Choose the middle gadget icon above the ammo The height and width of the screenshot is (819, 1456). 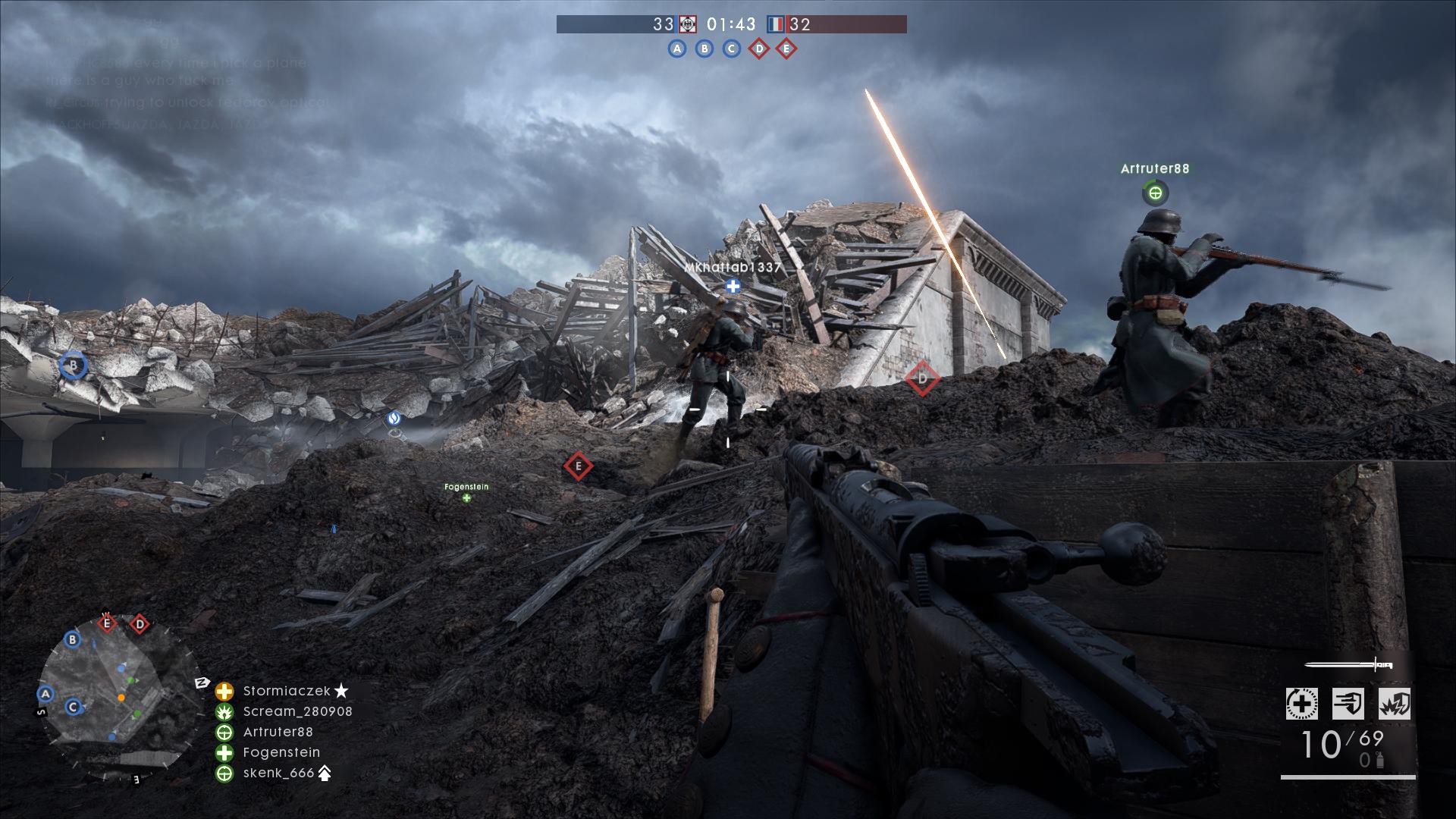[1348, 704]
